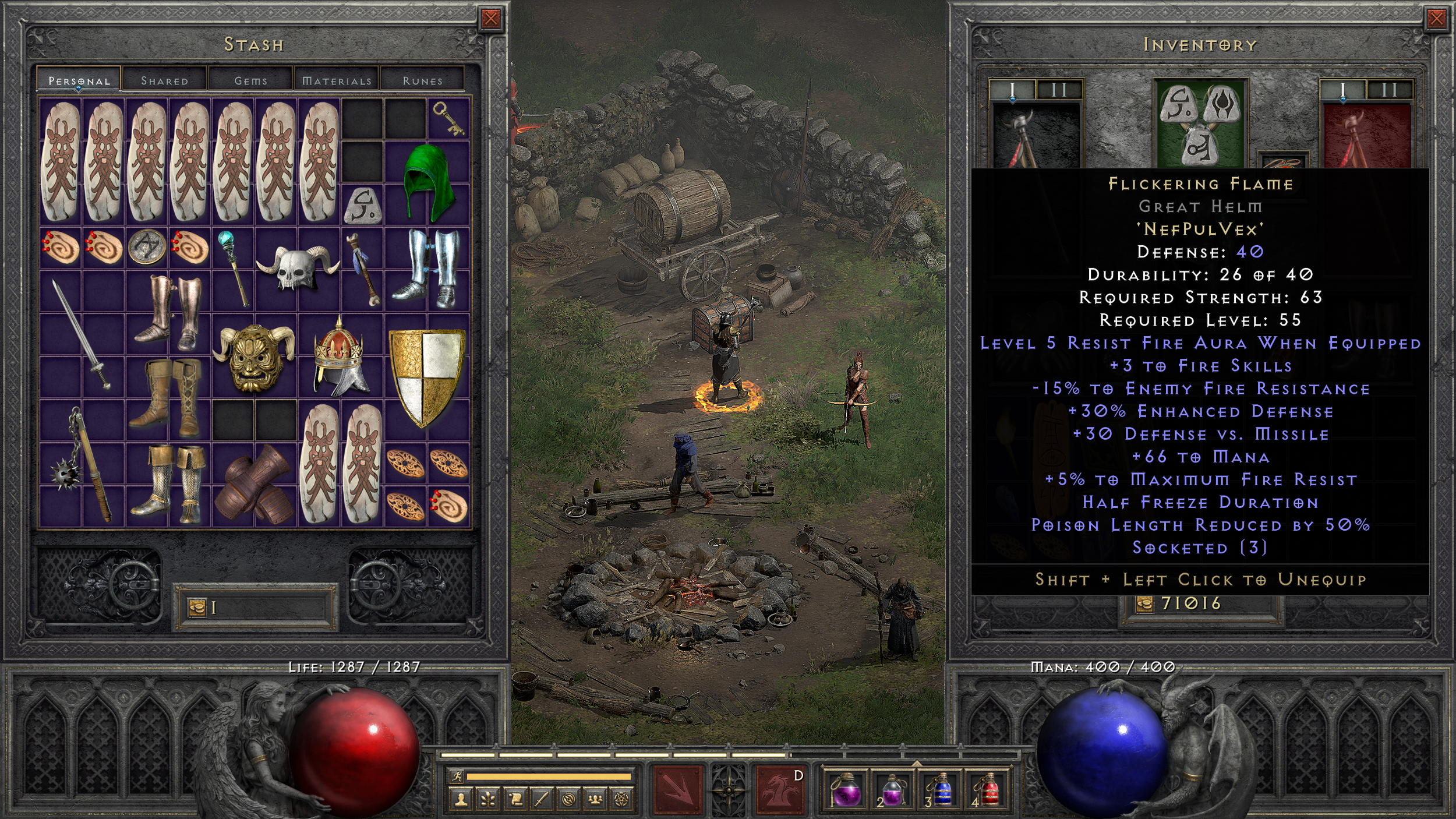Click the stash gold withdraw button
Viewport: 1456px width, 819px height.
pos(197,608)
